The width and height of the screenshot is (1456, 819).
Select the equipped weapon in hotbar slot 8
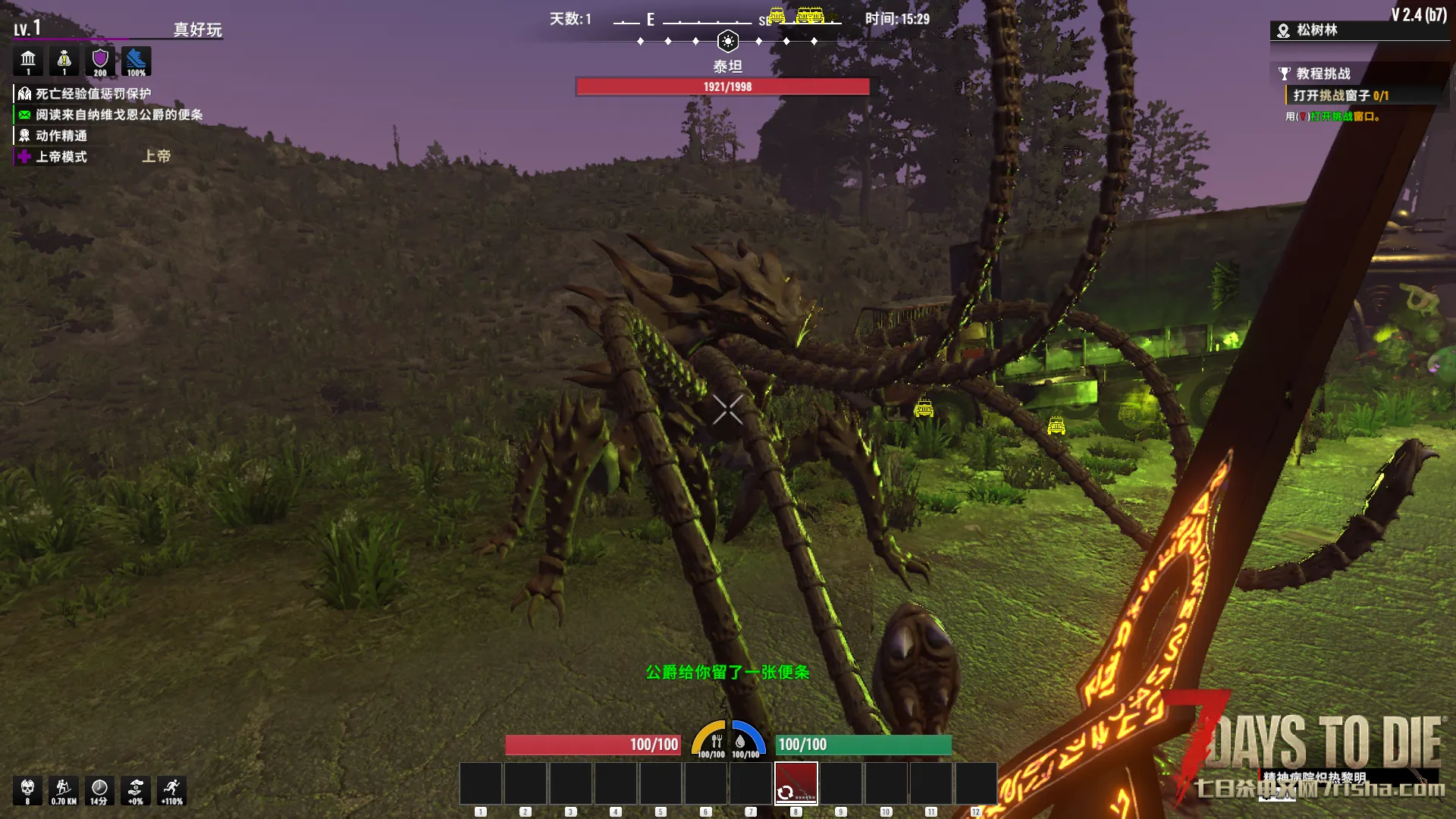pos(795,783)
